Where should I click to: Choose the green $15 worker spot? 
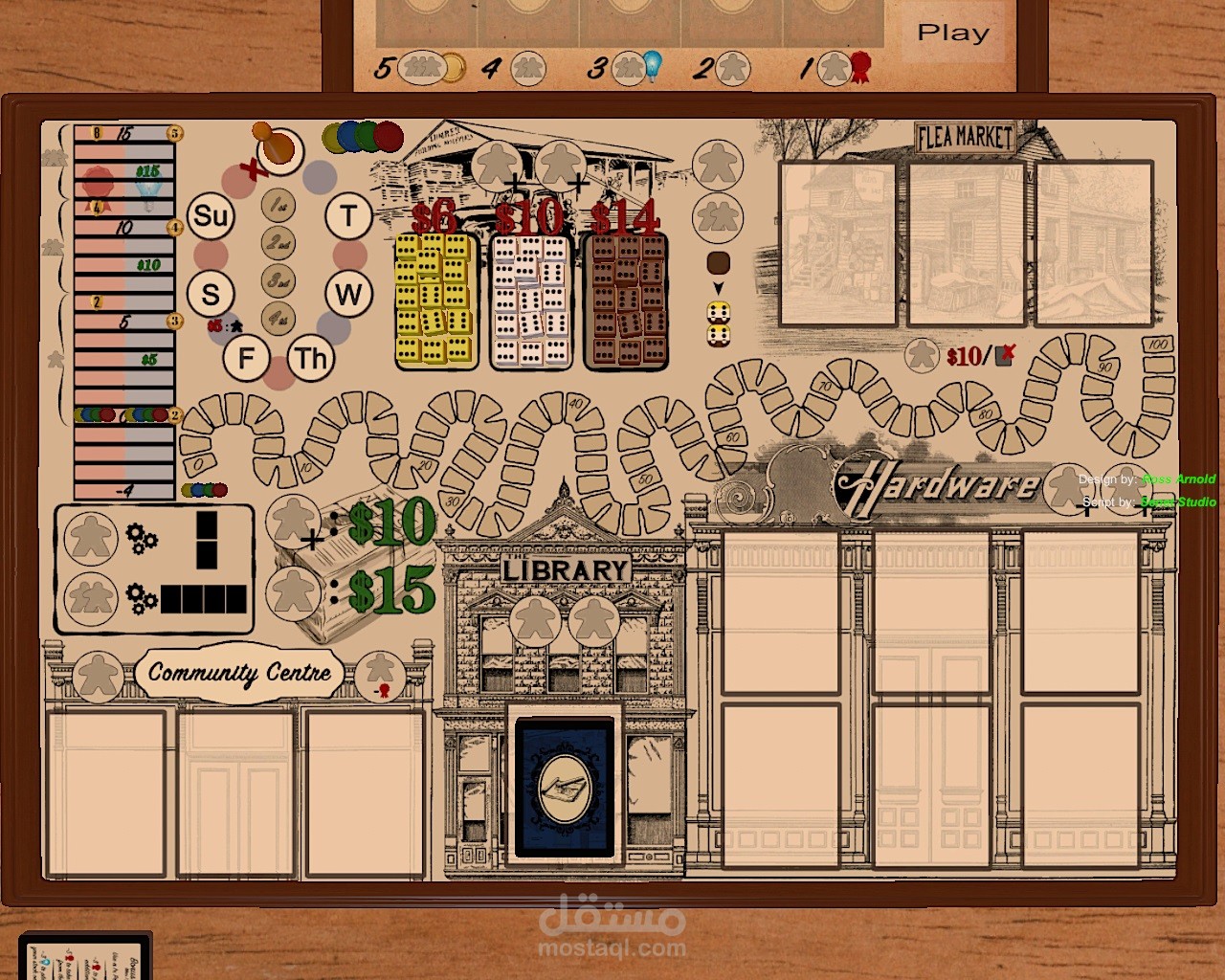pyautogui.click(x=292, y=591)
